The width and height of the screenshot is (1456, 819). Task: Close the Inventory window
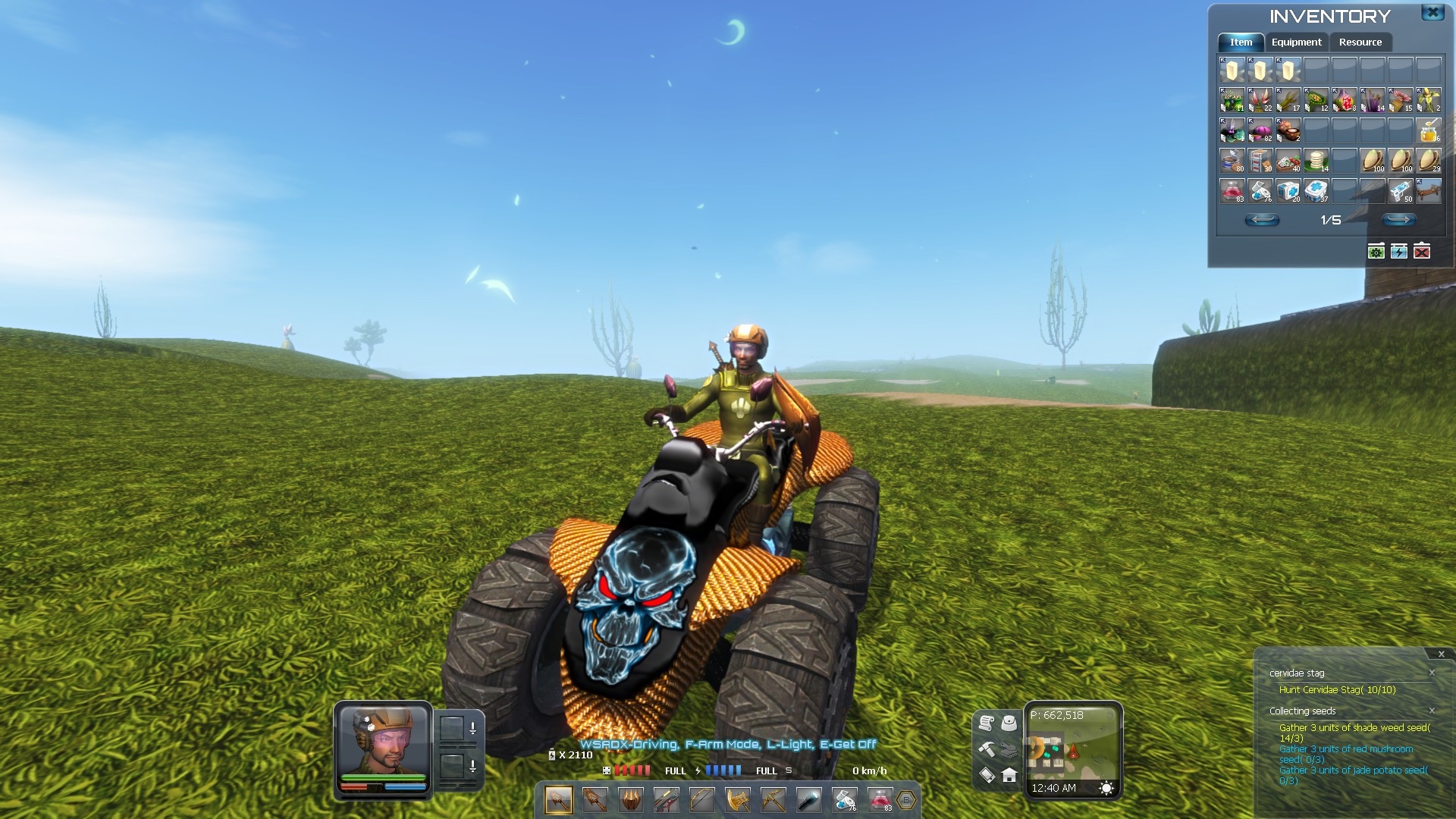tap(1432, 13)
